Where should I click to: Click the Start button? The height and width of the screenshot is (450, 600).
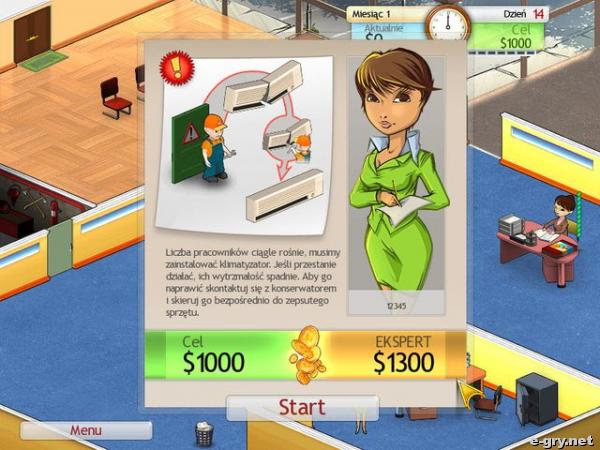point(302,408)
